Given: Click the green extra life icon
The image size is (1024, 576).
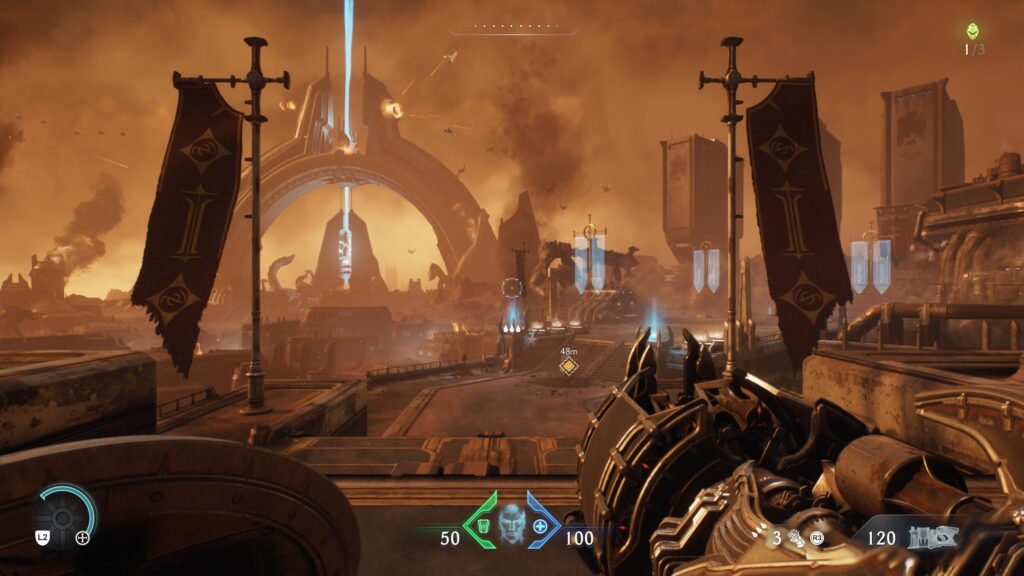Looking at the screenshot, I should point(973,31).
